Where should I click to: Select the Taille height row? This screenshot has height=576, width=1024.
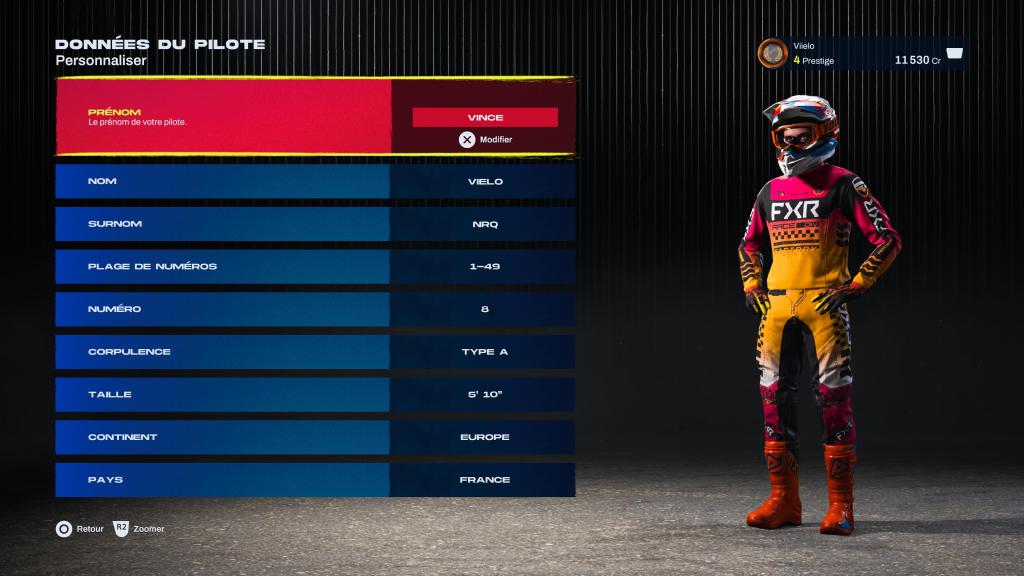pyautogui.click(x=315, y=394)
